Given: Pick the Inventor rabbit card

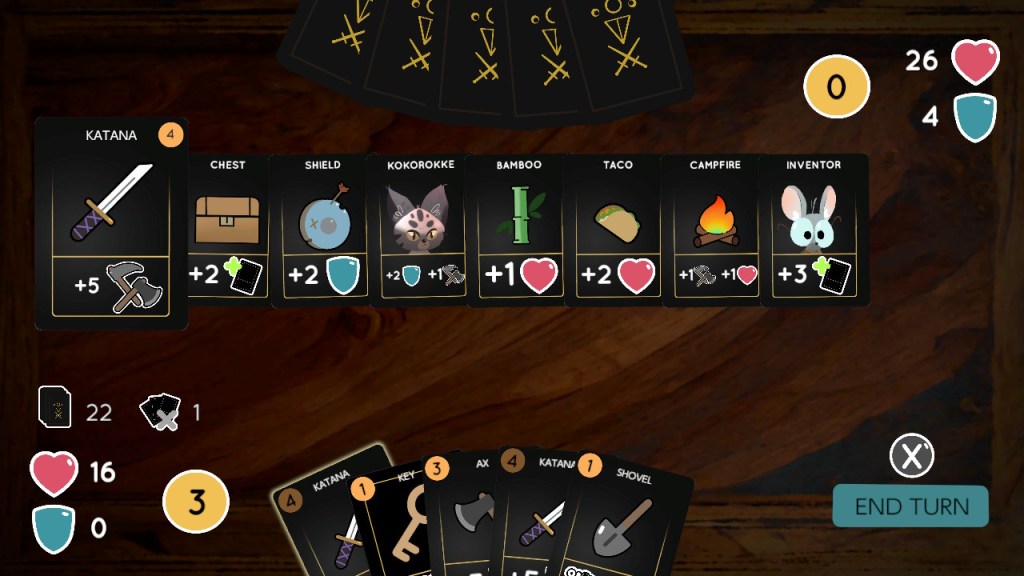Looking at the screenshot, I should click(813, 228).
